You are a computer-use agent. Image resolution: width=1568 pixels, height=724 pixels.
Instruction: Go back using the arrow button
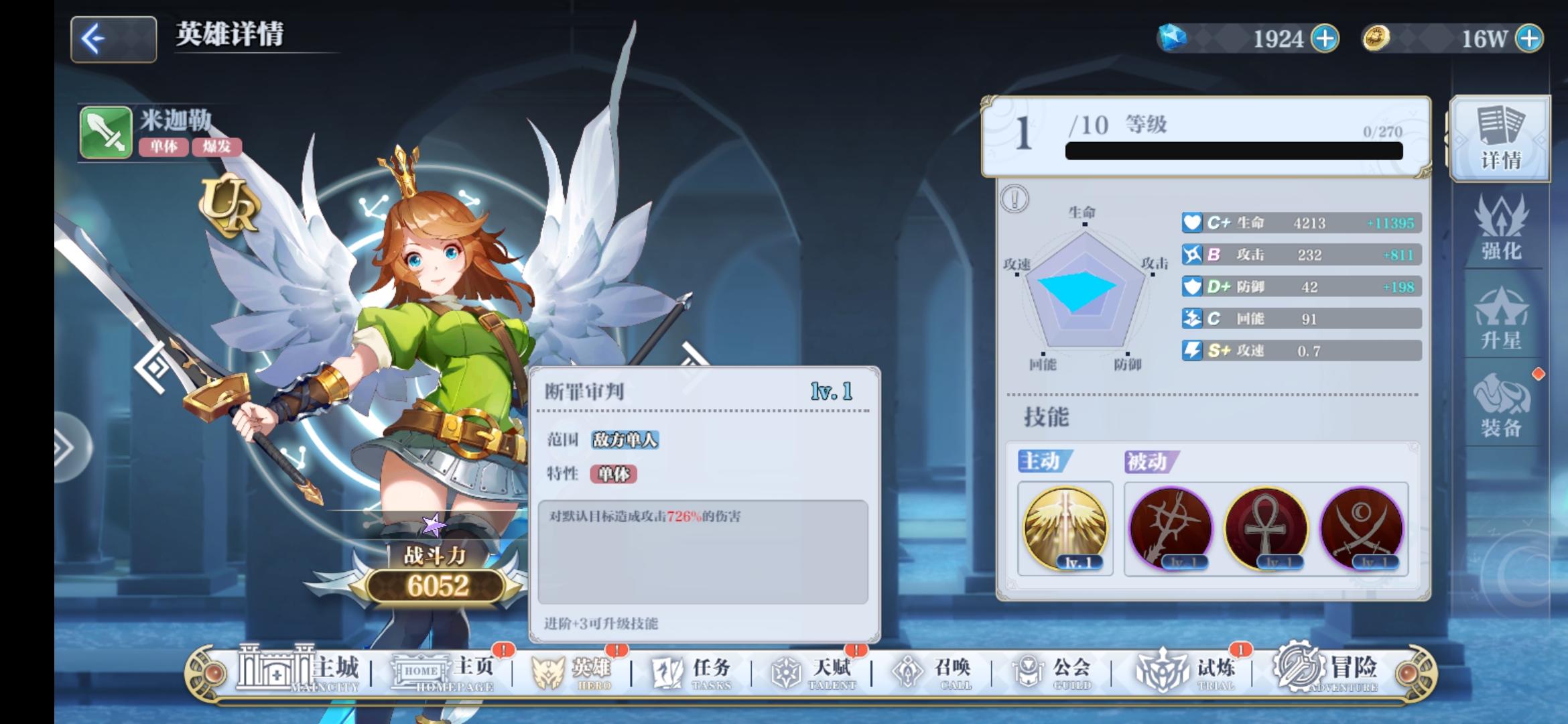tap(113, 38)
